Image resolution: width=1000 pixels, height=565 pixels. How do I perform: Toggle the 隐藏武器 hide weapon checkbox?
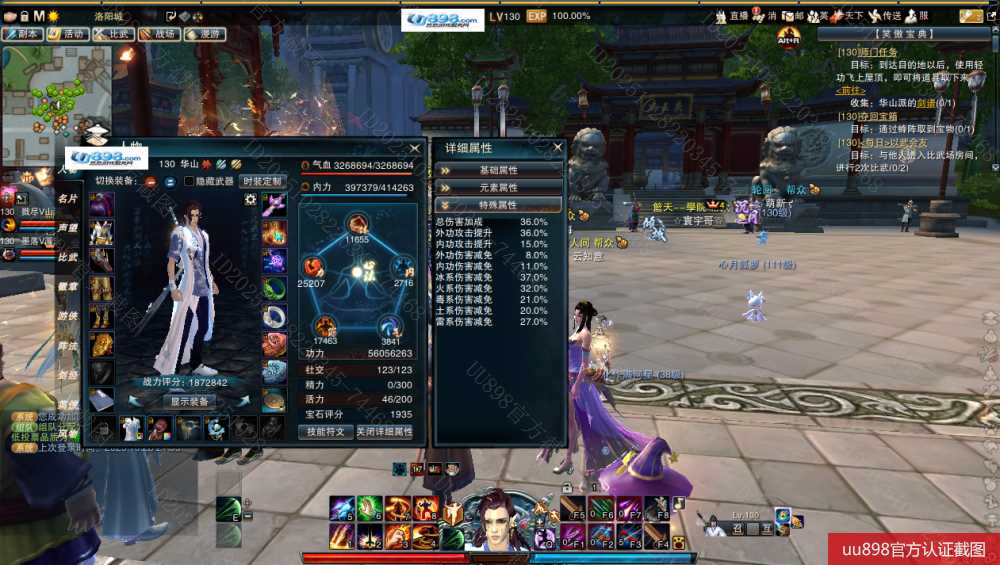pyautogui.click(x=190, y=181)
